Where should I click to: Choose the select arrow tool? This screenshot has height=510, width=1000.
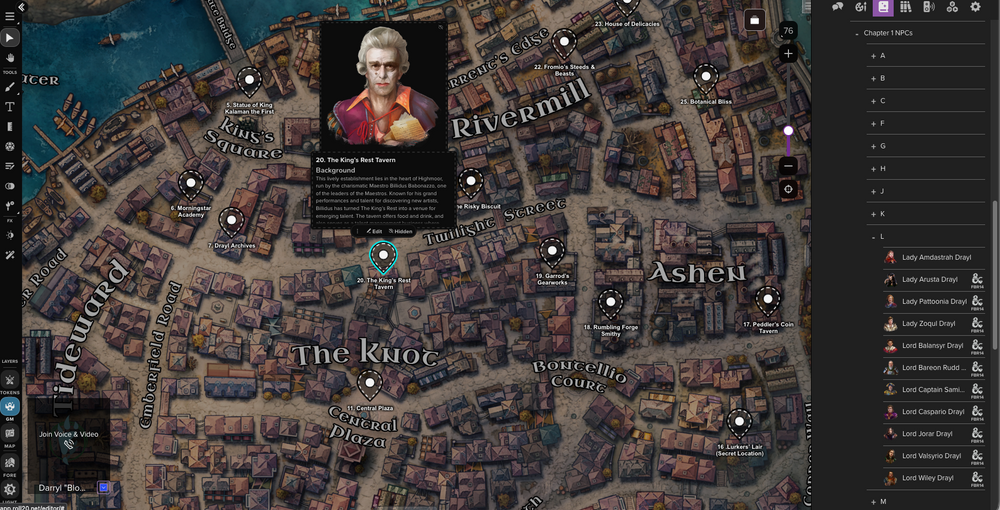[10, 38]
